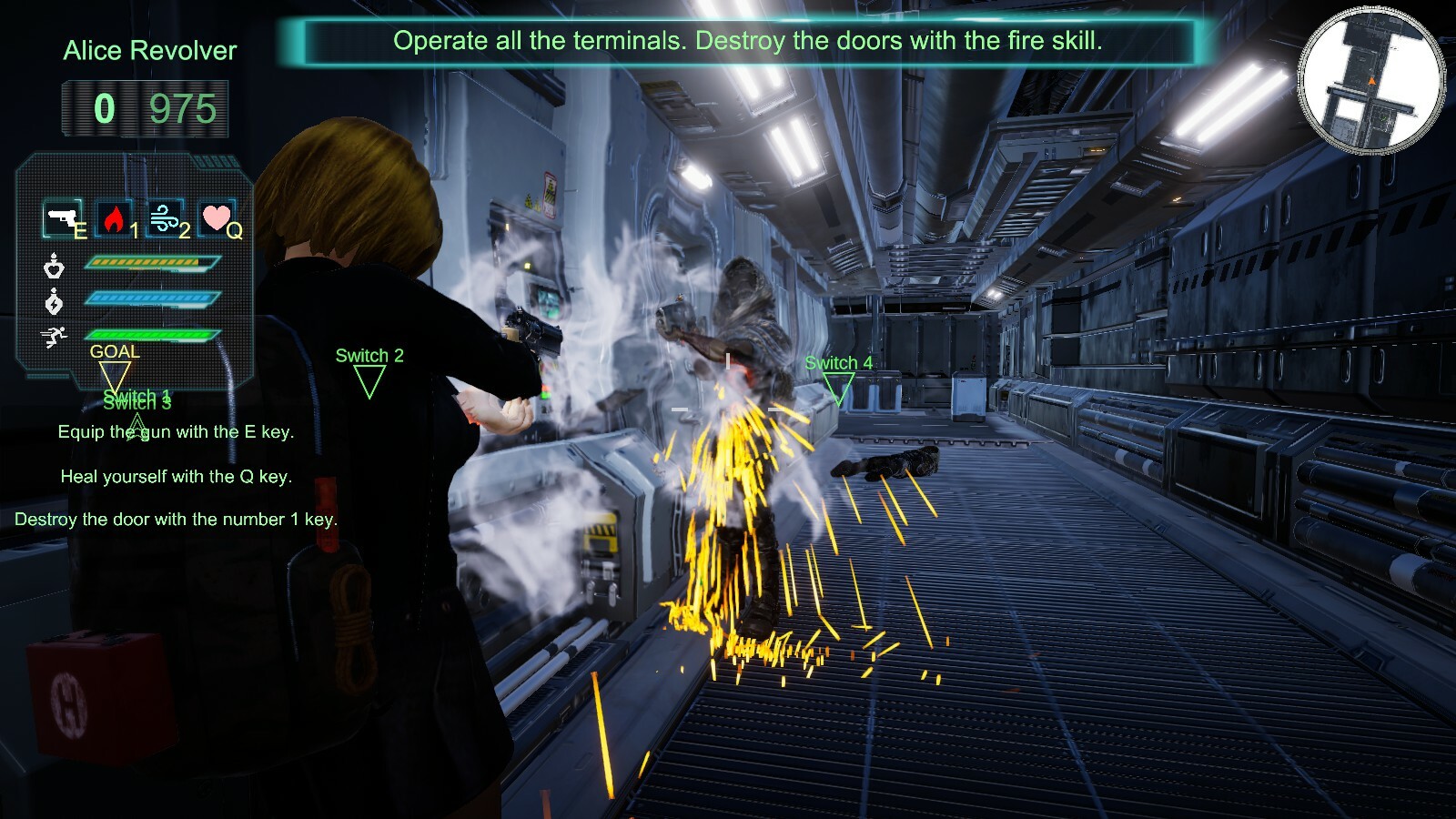
Task: Click the energy flask icon beside the blue bar
Action: click(55, 300)
